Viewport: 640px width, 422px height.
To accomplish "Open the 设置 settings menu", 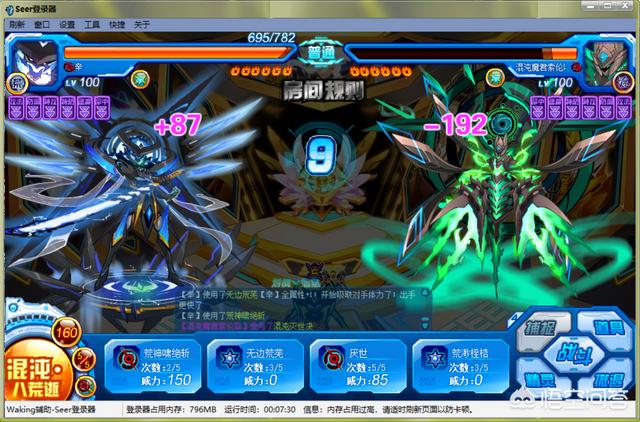I will pos(67,24).
